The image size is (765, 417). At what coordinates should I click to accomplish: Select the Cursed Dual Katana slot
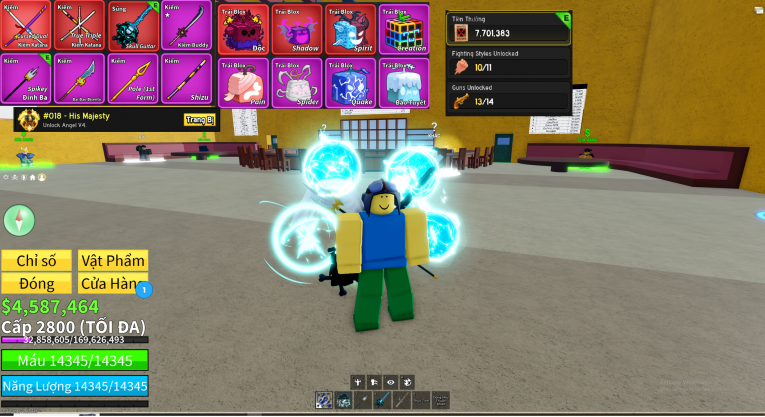(26, 27)
